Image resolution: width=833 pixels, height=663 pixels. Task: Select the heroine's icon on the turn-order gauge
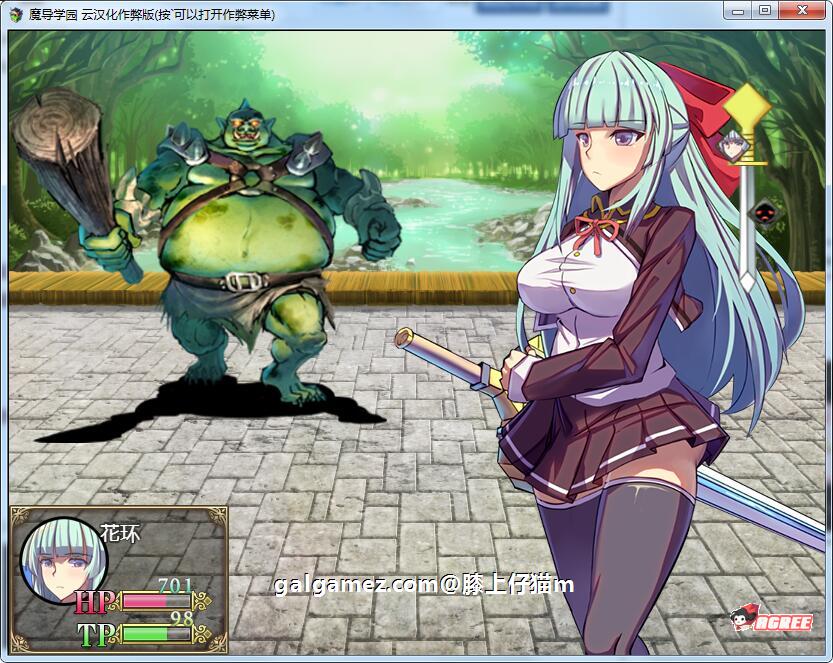[733, 146]
